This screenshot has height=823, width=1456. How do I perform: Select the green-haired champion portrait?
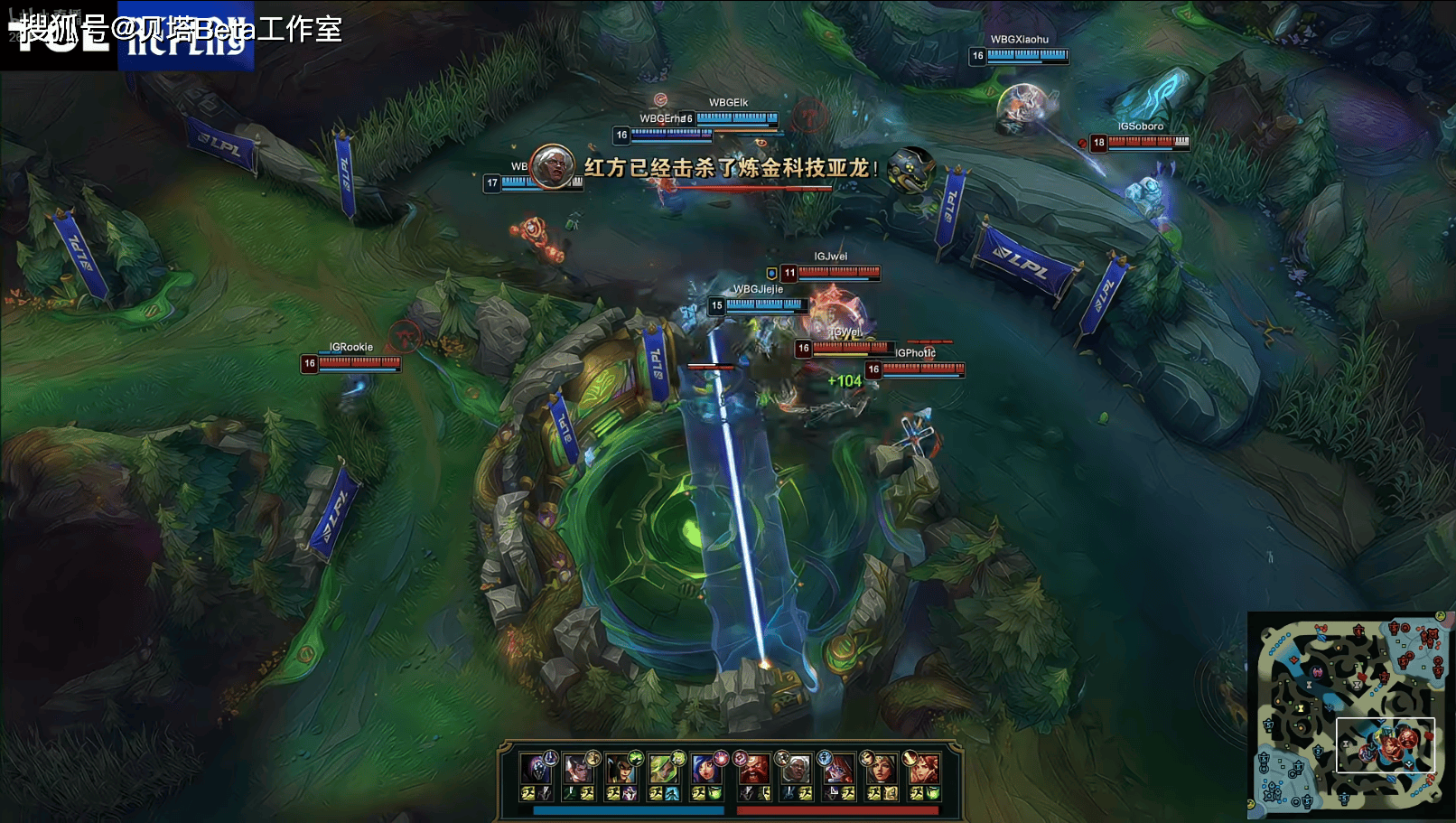click(664, 770)
